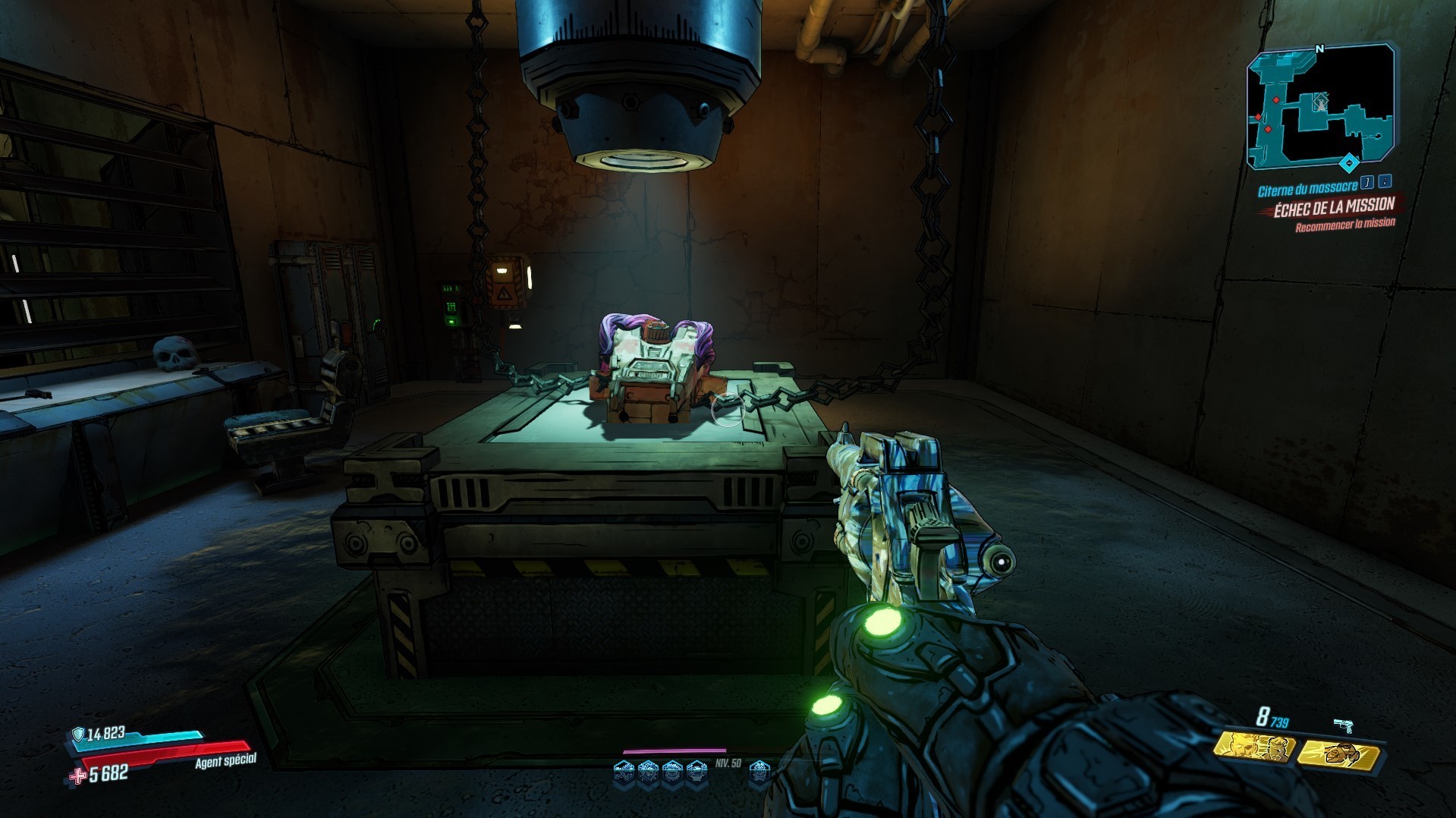Image resolution: width=1456 pixels, height=818 pixels.
Task: Select the first hexagonal Guardian Rank badge
Action: coord(624,772)
